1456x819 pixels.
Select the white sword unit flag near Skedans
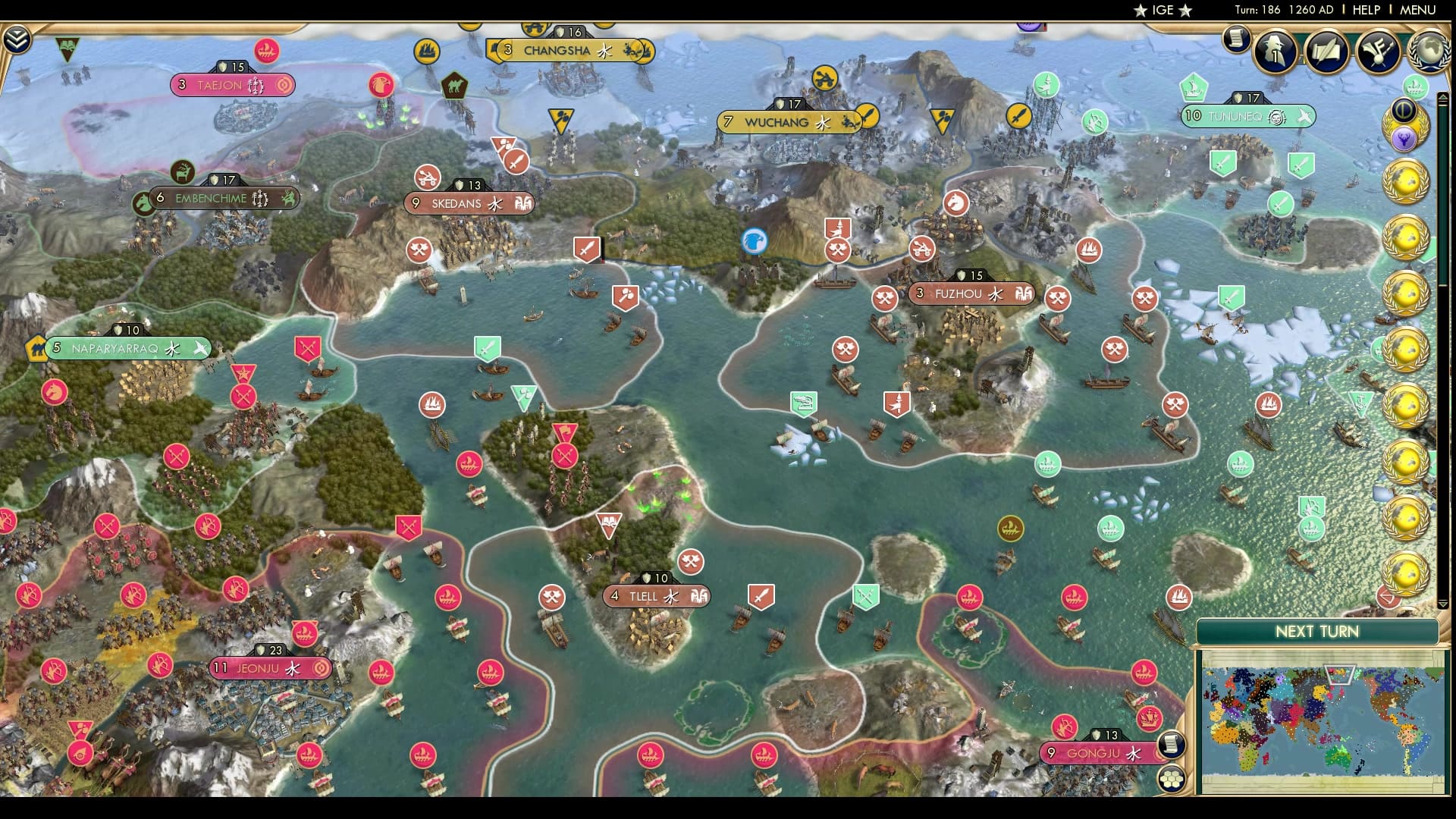tap(588, 249)
